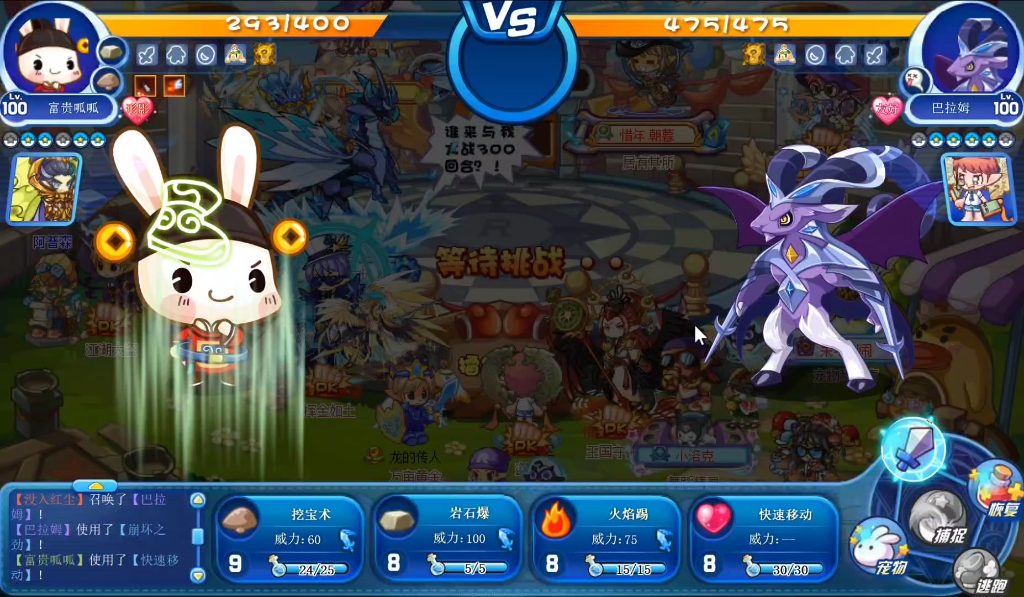This screenshot has width=1024, height=597.
Task: Select the 火焰踢 fire skill
Action: point(606,539)
